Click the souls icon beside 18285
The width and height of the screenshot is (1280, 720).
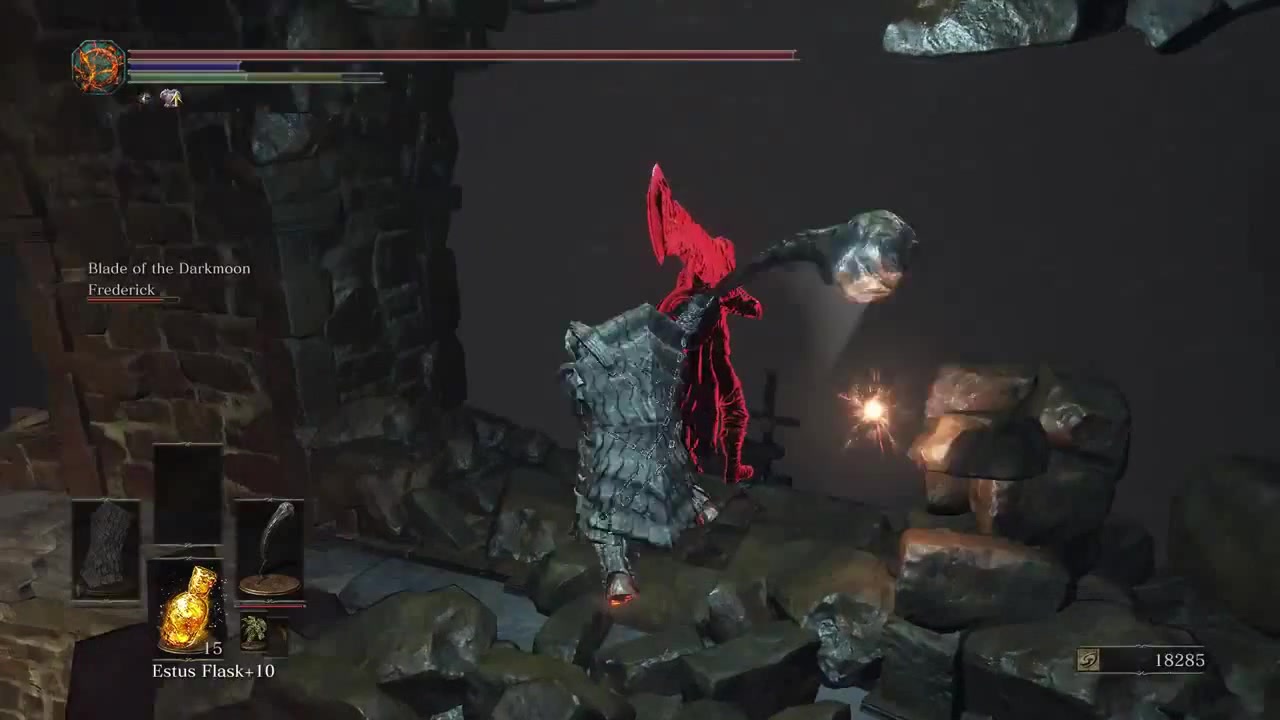pyautogui.click(x=1088, y=660)
